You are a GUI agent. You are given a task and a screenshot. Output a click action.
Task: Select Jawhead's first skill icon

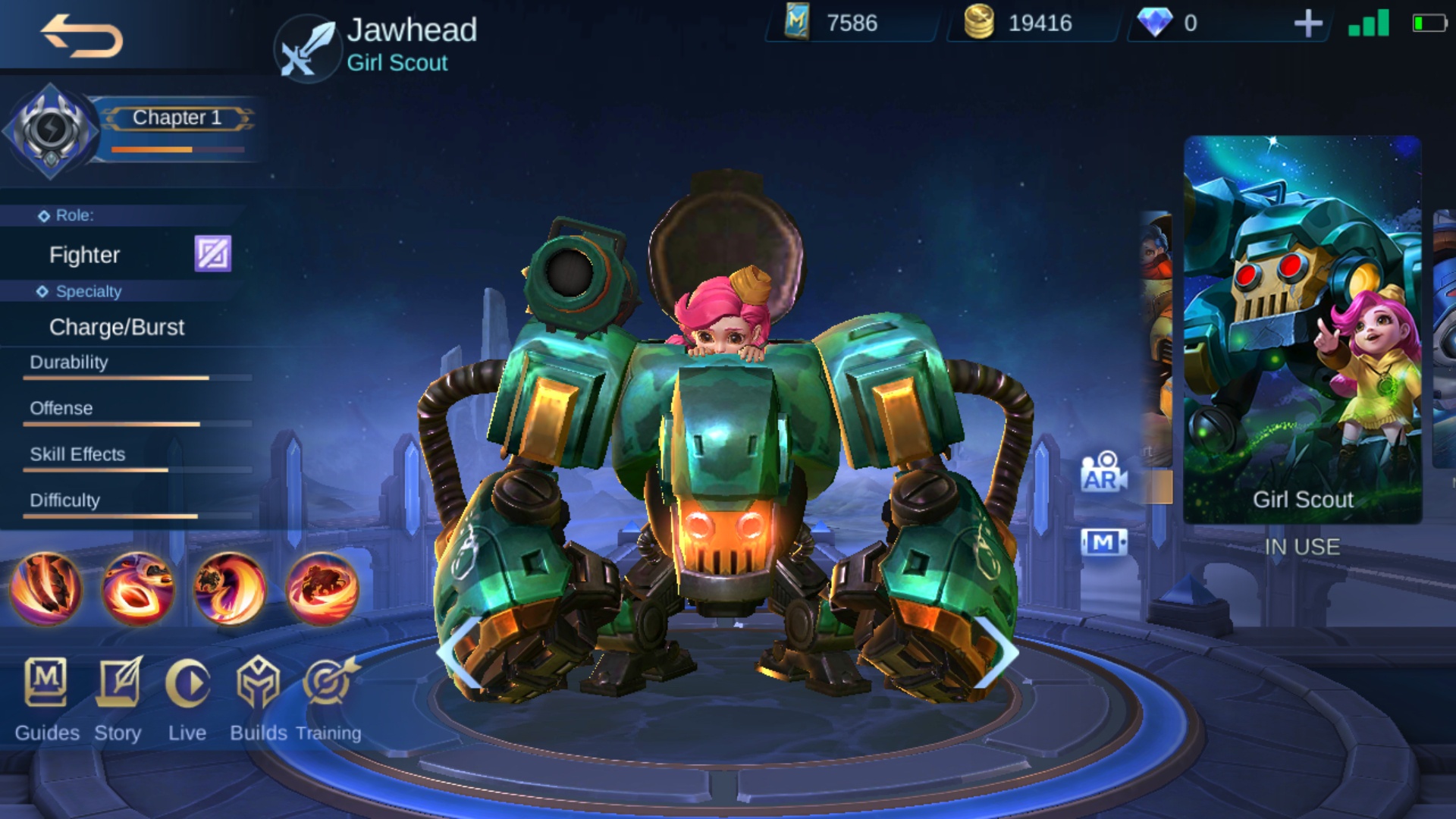pyautogui.click(x=47, y=588)
